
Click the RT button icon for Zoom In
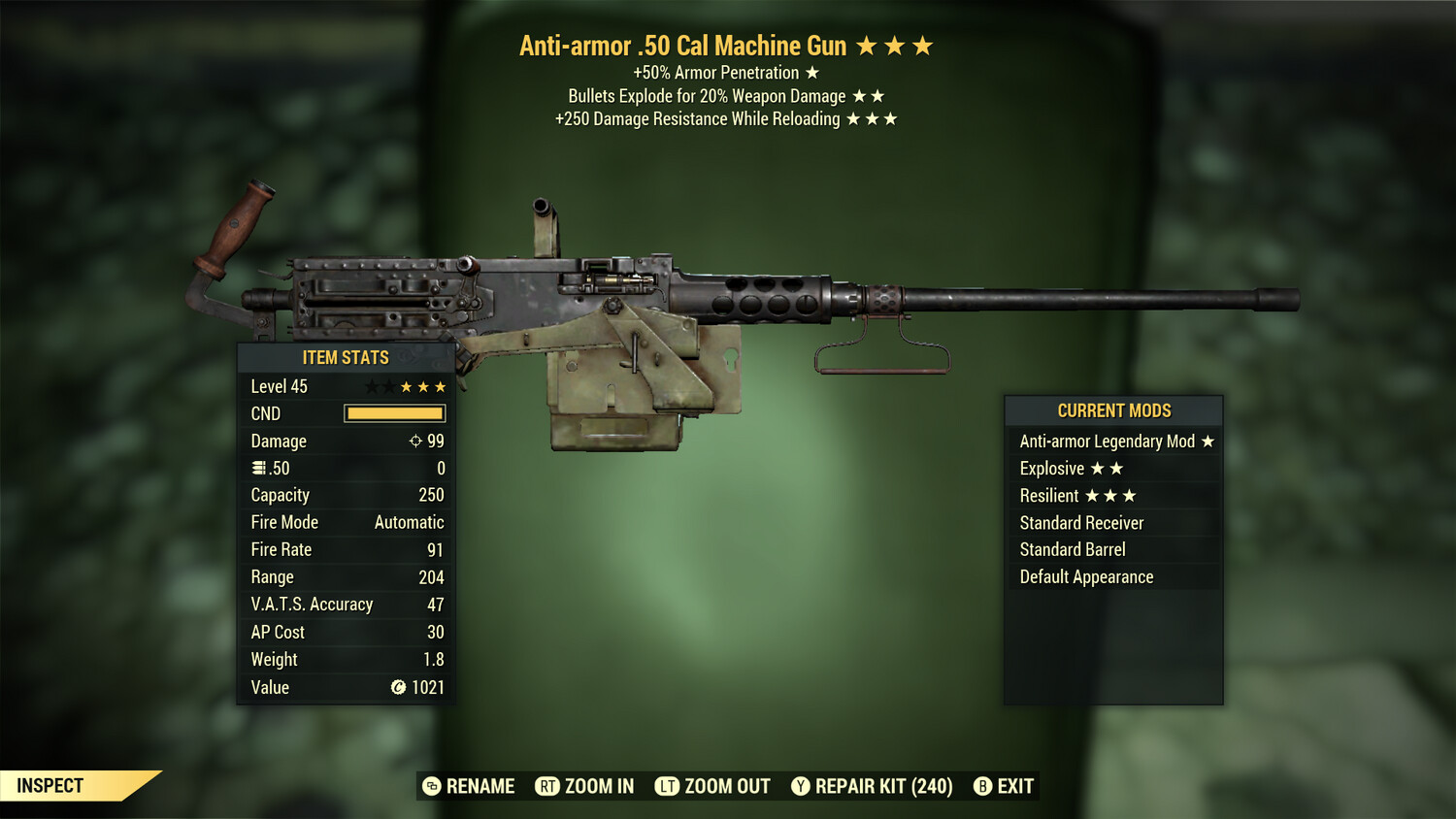(548, 786)
